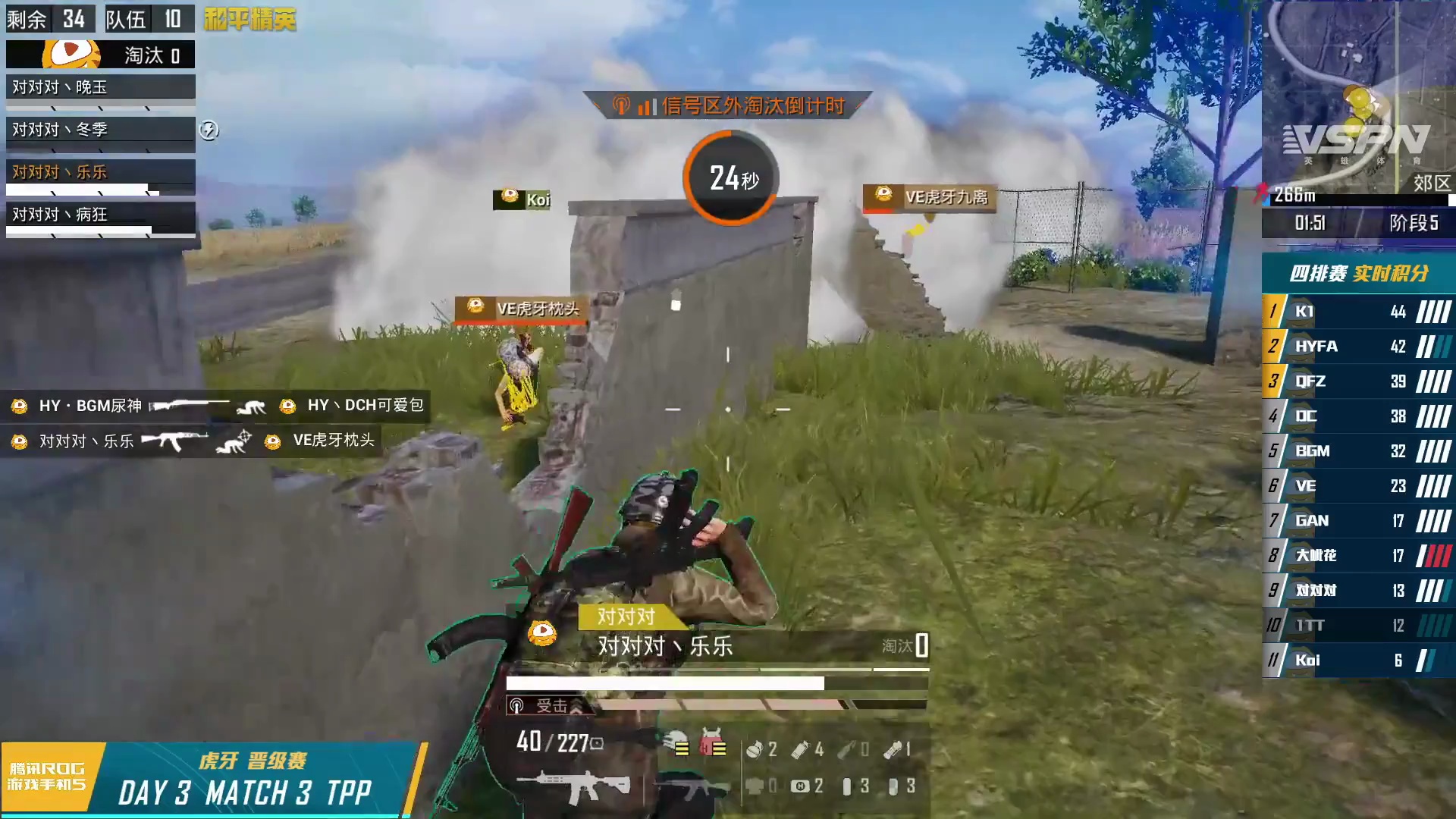The height and width of the screenshot is (819, 1456).
Task: Click the red vest armor icon
Action: pos(712,744)
